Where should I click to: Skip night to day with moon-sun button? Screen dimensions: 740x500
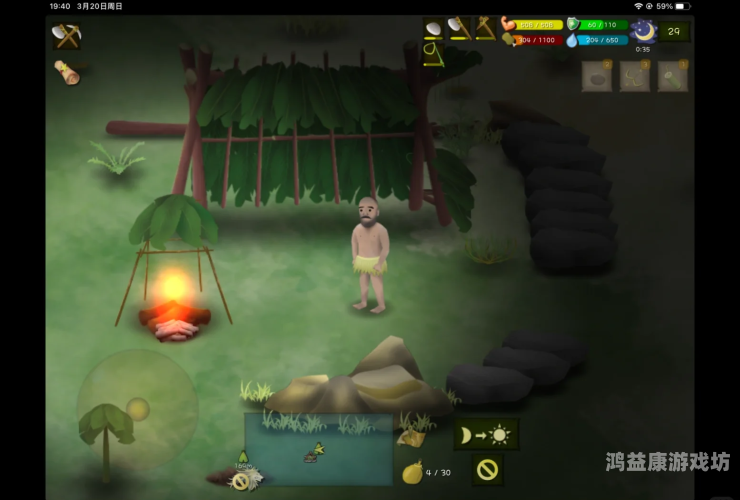pos(486,434)
